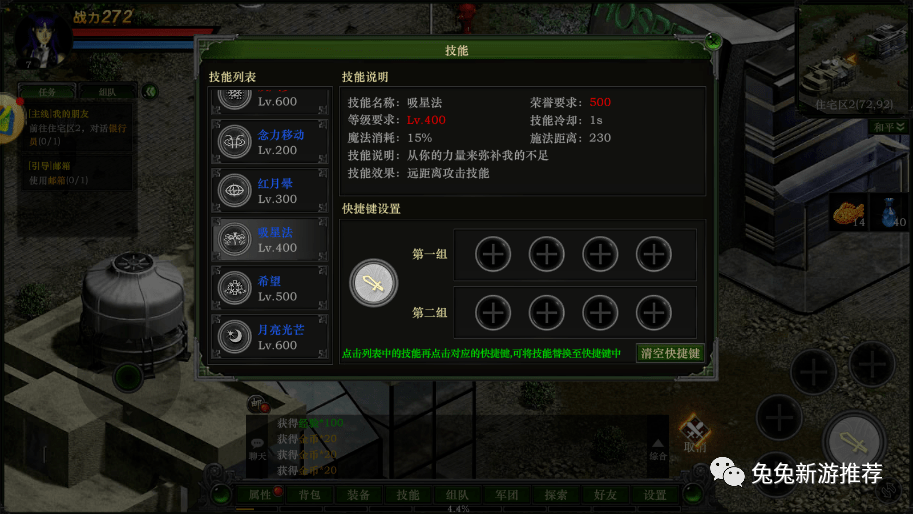The image size is (913, 514).
Task: Select the 吸星法 skill row
Action: tap(270, 240)
